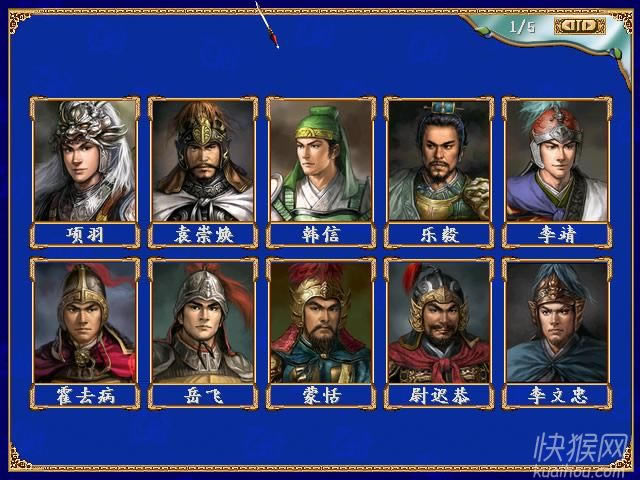The height and width of the screenshot is (480, 640).
Task: Select general 项羽 portrait
Action: pos(85,160)
